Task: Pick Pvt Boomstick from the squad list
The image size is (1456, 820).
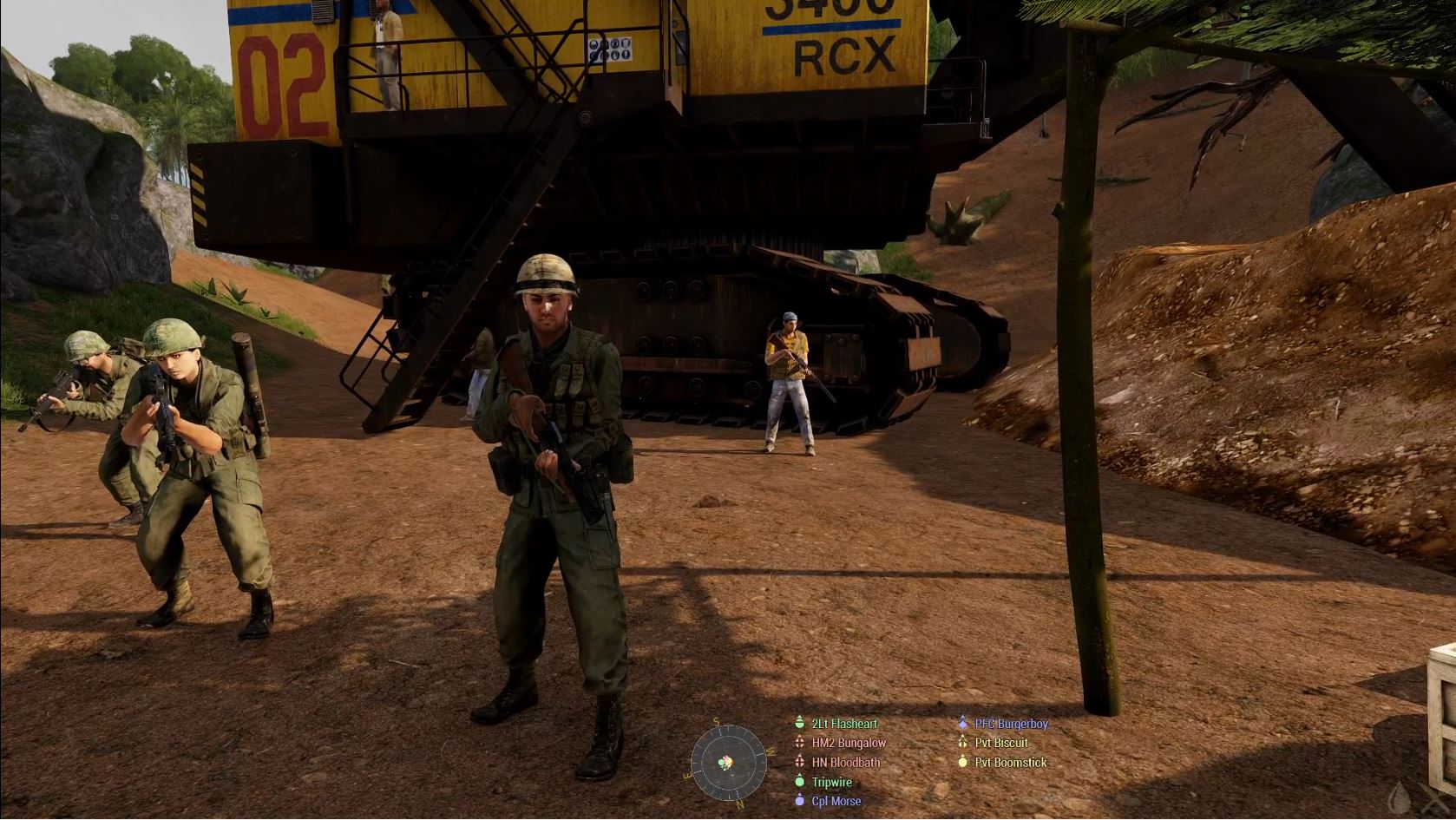Action: point(1010,763)
